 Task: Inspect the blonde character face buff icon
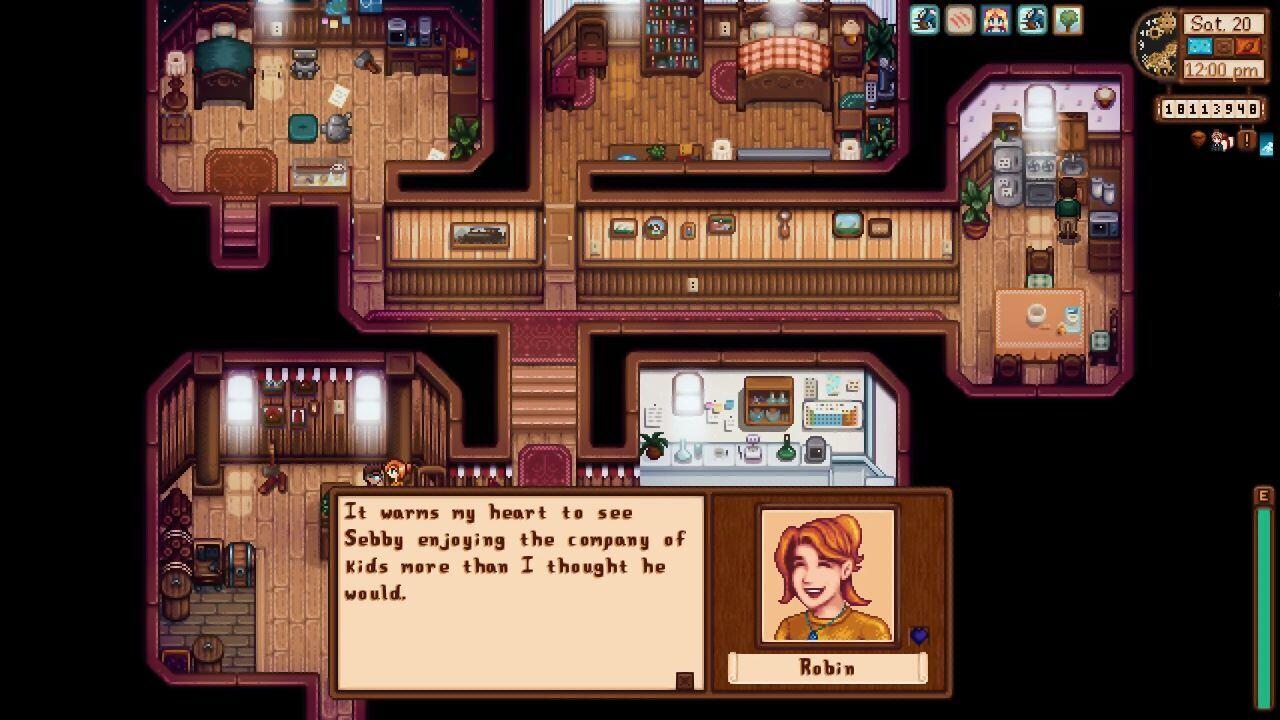coord(996,20)
